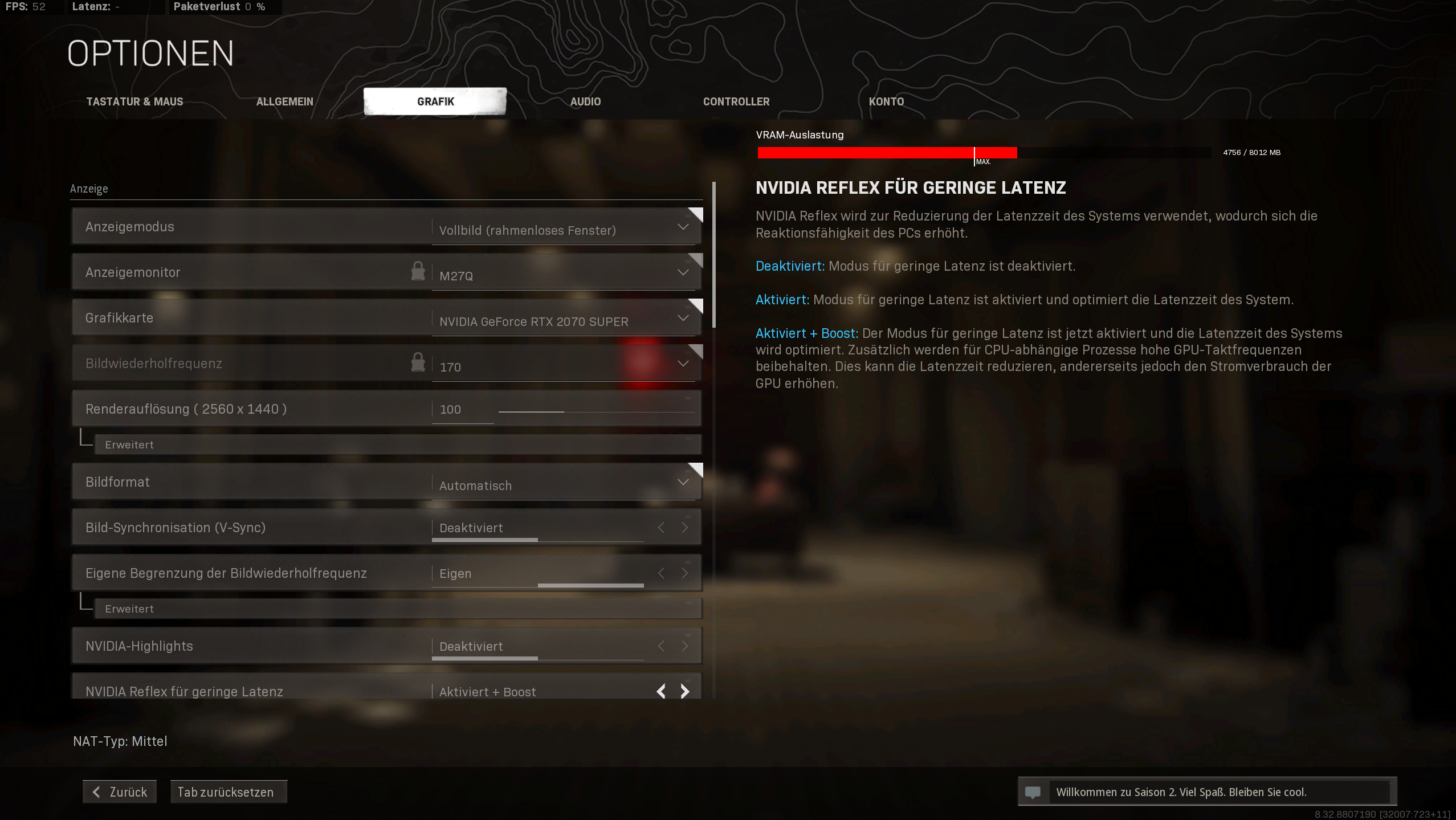The height and width of the screenshot is (820, 1456).
Task: Click the Tab zurücksetzen button
Action: (x=228, y=792)
